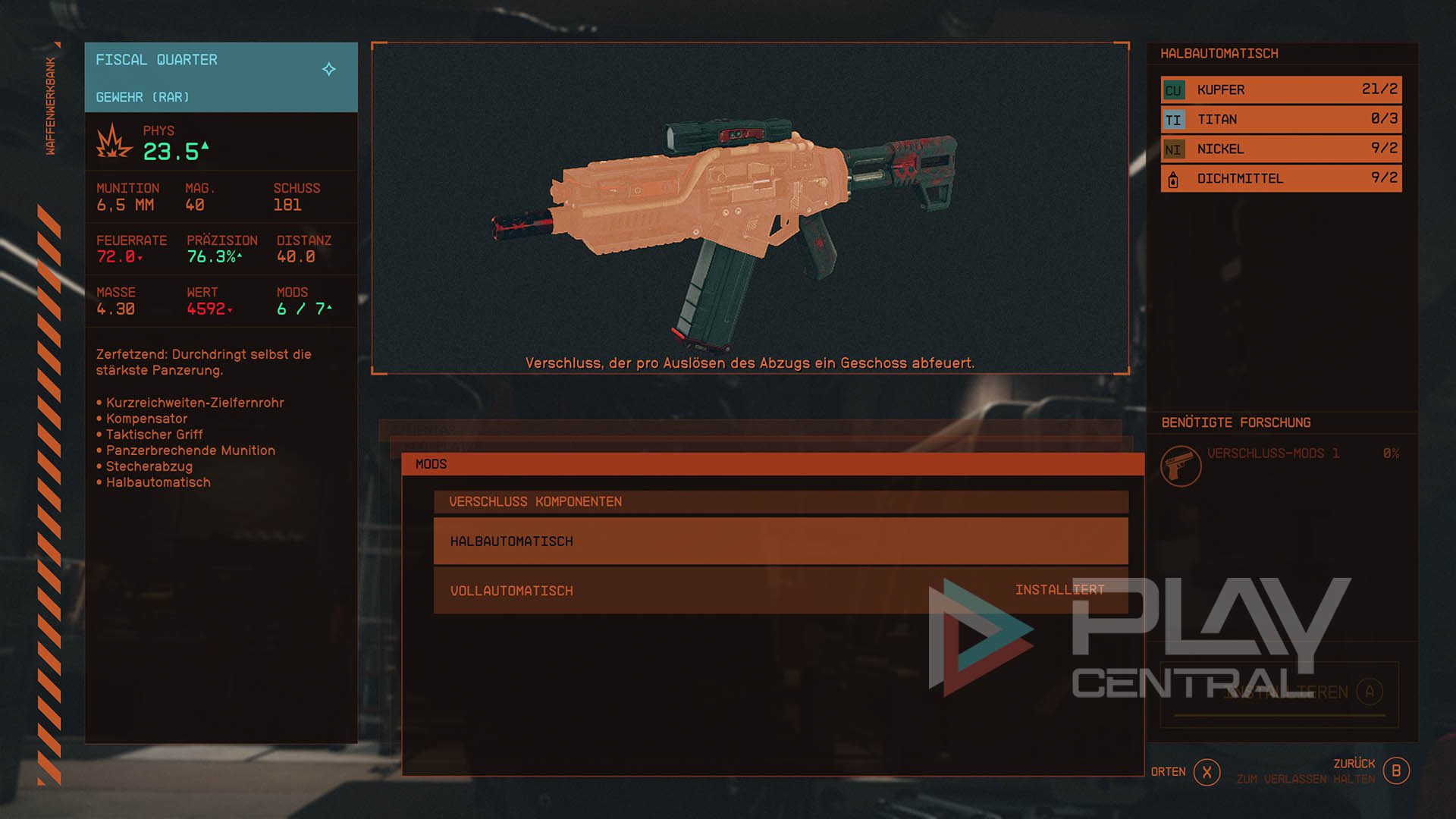Choose the installed Vollautomatisch mod
Viewport: 1456px width, 819px height.
(780, 591)
